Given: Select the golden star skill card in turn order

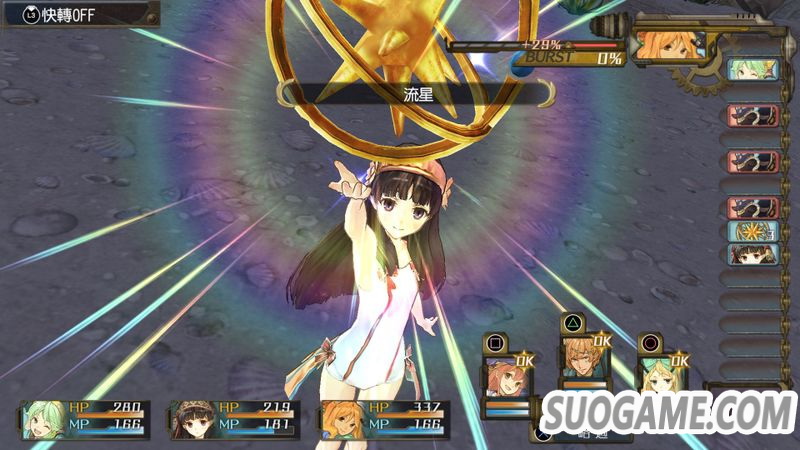Looking at the screenshot, I should pos(752,232).
